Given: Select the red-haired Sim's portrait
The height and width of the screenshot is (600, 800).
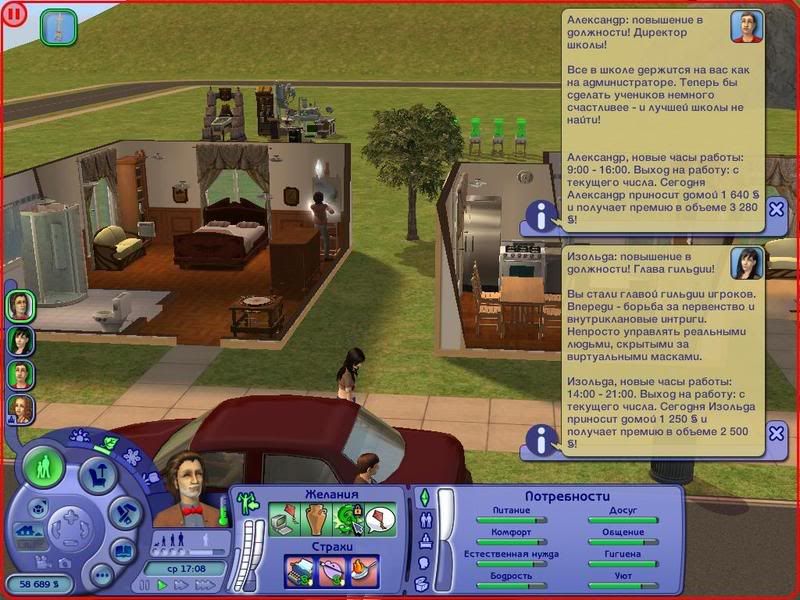Looking at the screenshot, I should pyautogui.click(x=20, y=408).
